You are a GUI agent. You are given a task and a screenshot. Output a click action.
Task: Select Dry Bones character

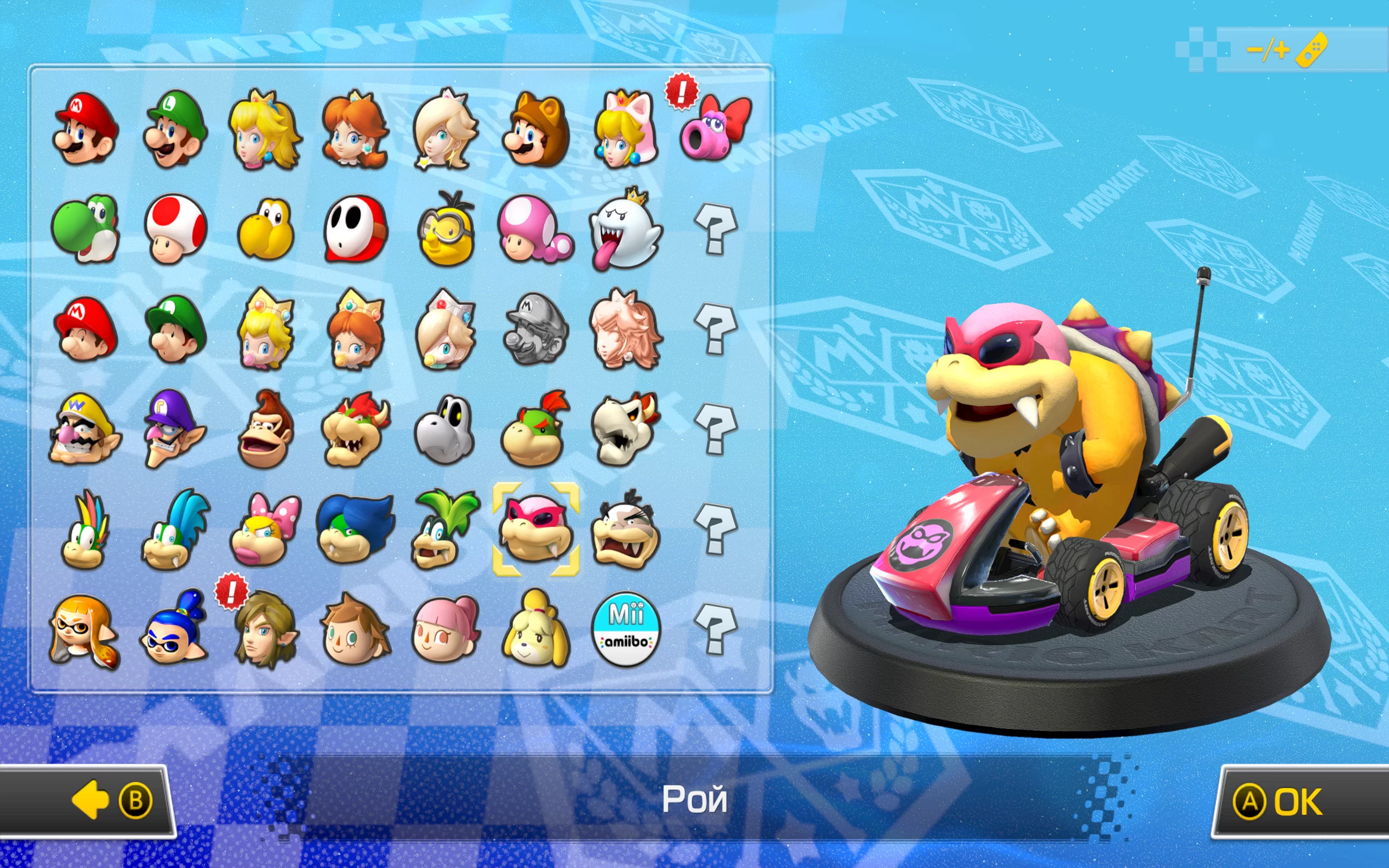pyautogui.click(x=445, y=430)
